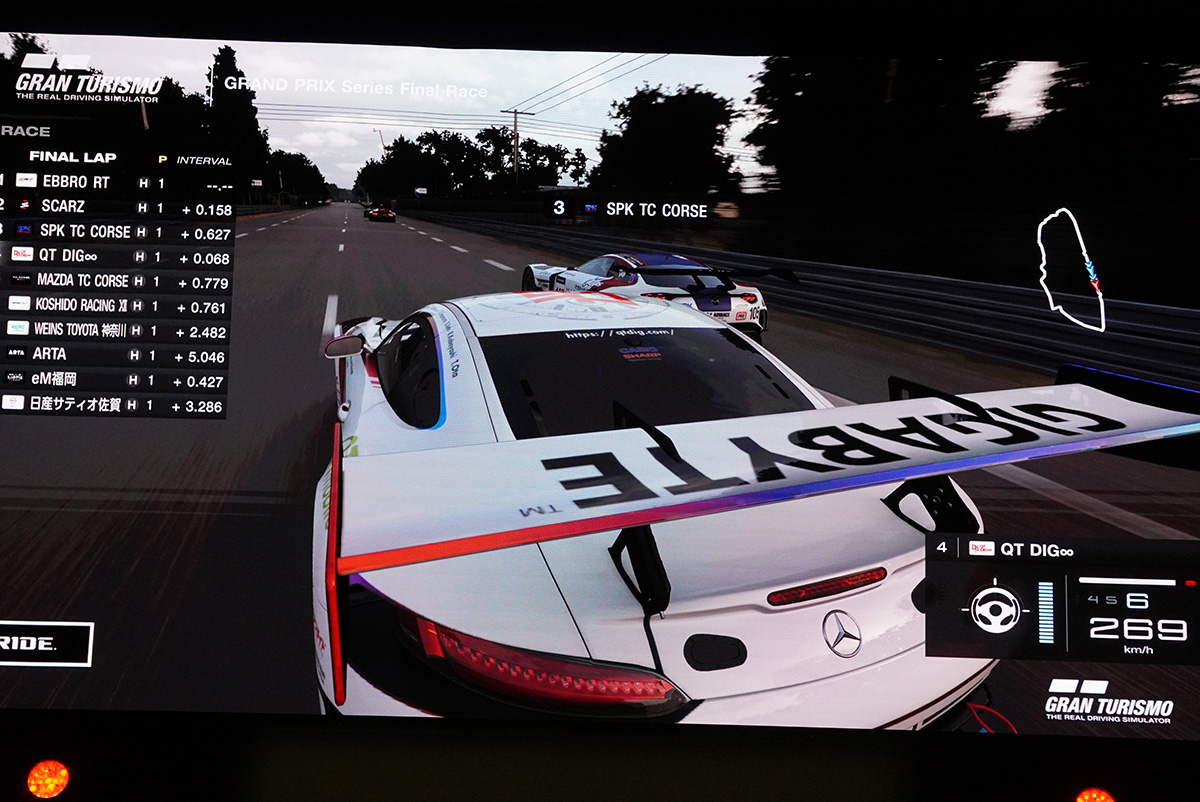Open the track outline minimap
The height and width of the screenshot is (802, 1200).
pos(1070,270)
